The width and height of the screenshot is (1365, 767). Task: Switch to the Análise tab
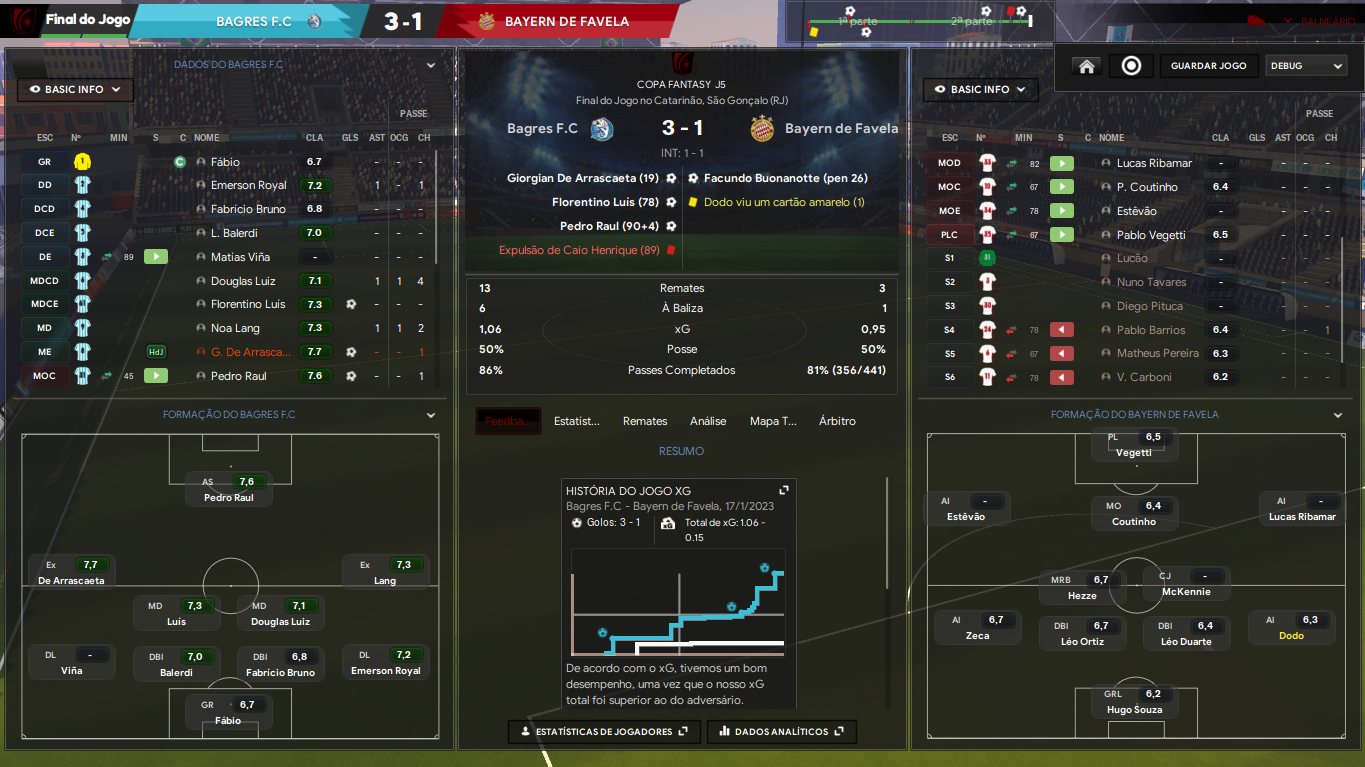[708, 421]
